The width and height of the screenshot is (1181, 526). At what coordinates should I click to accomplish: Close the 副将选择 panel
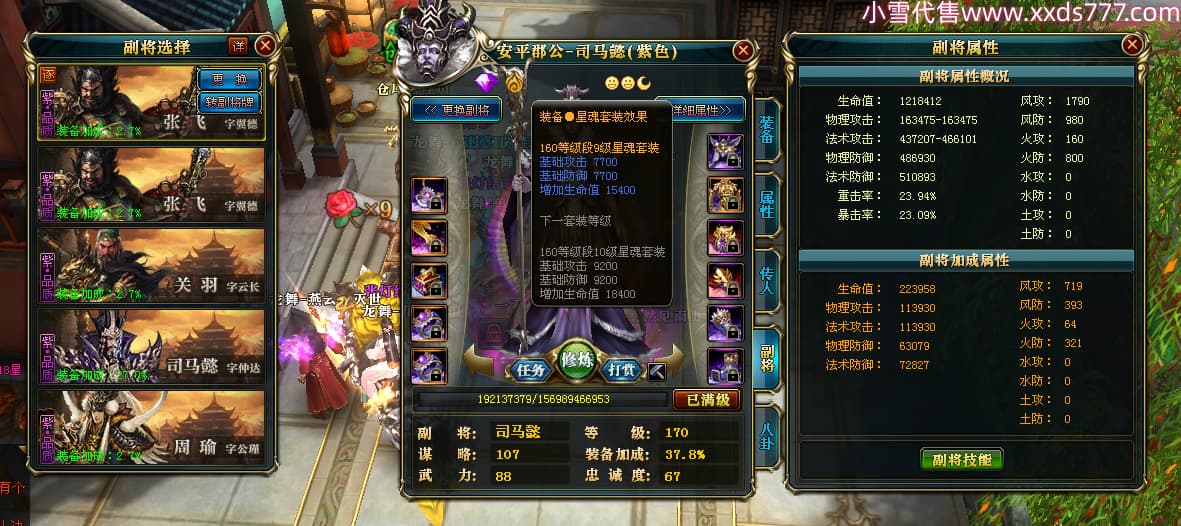tap(265, 45)
